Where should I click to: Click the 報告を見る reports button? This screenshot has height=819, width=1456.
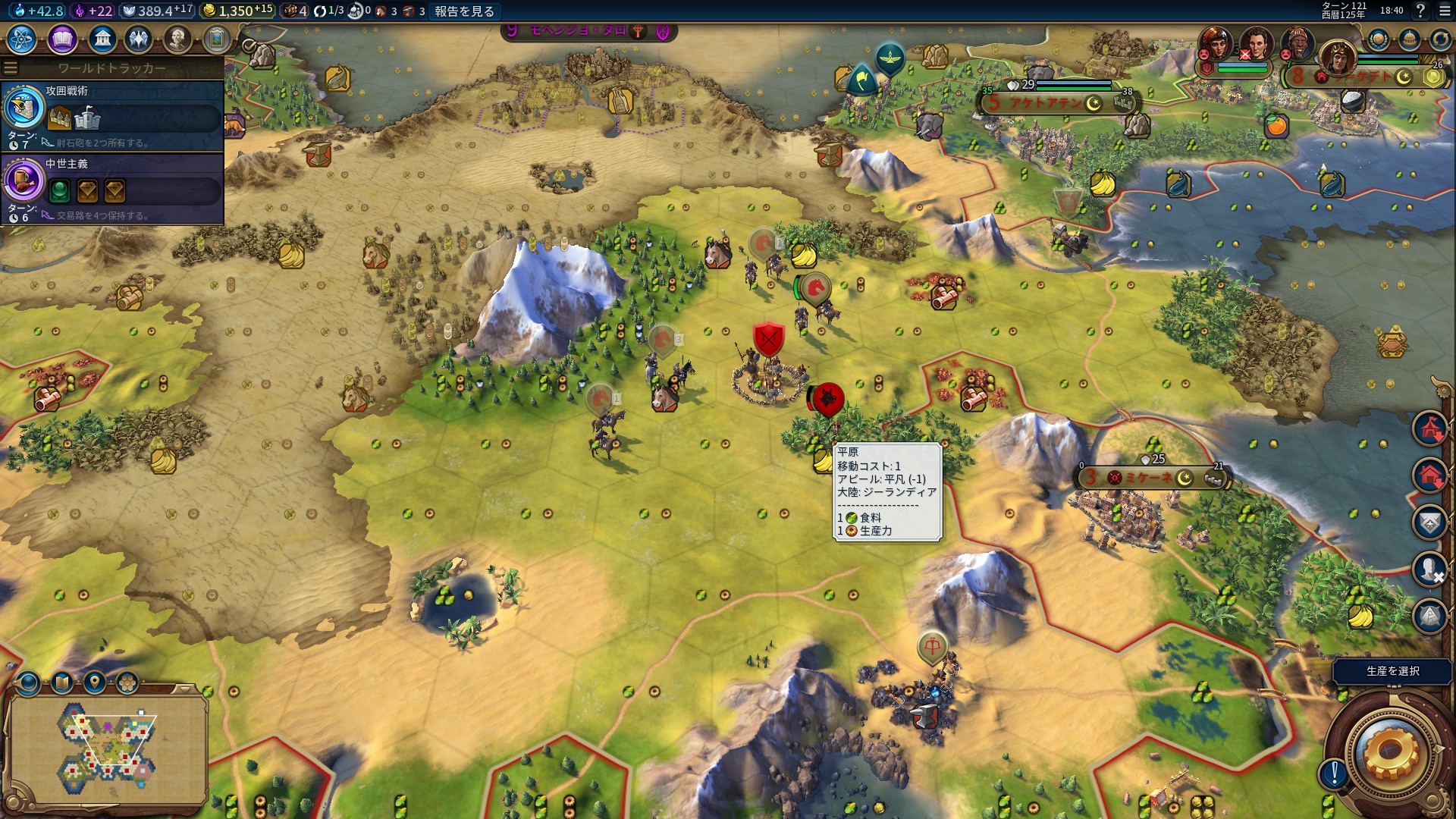464,11
